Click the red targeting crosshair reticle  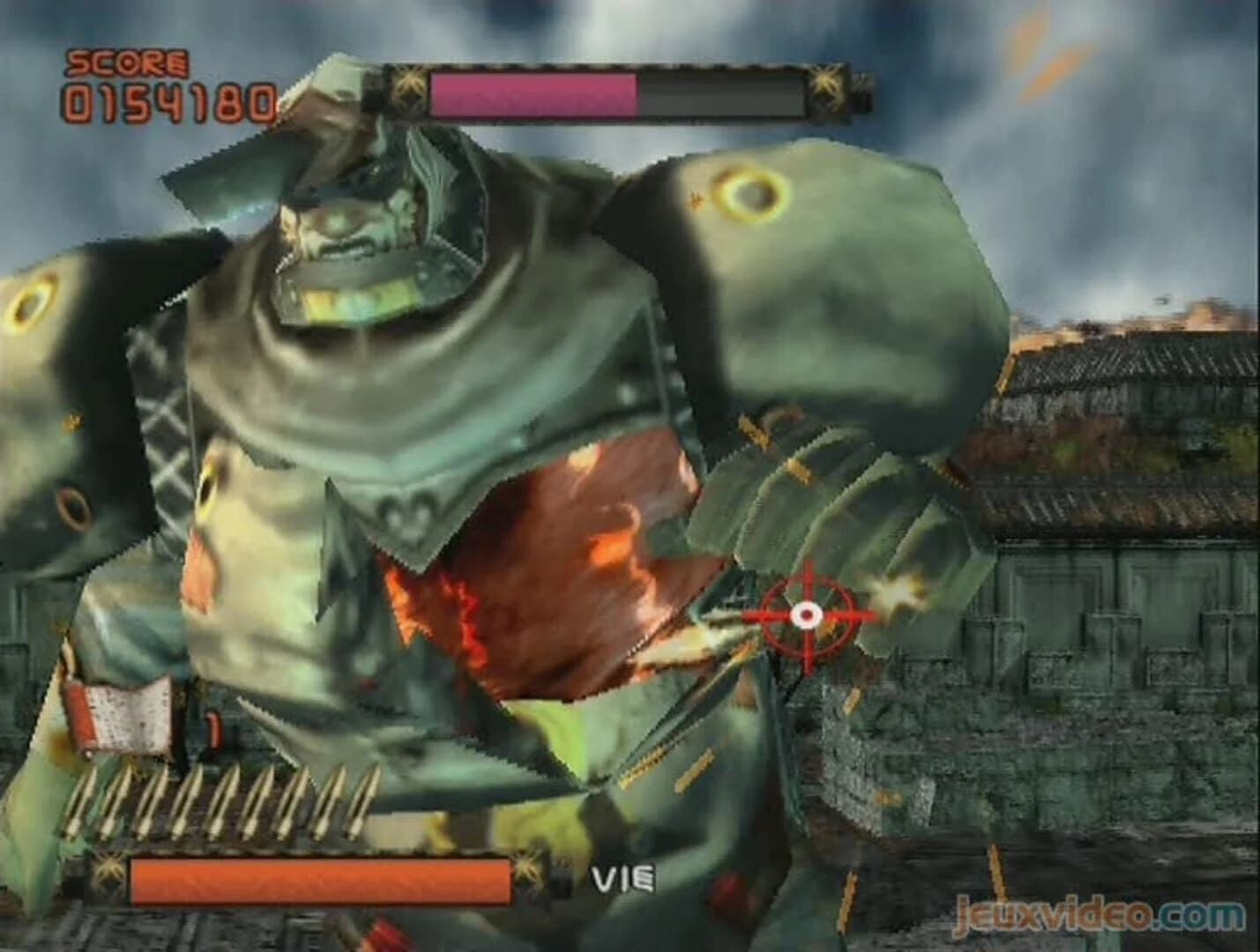point(809,614)
